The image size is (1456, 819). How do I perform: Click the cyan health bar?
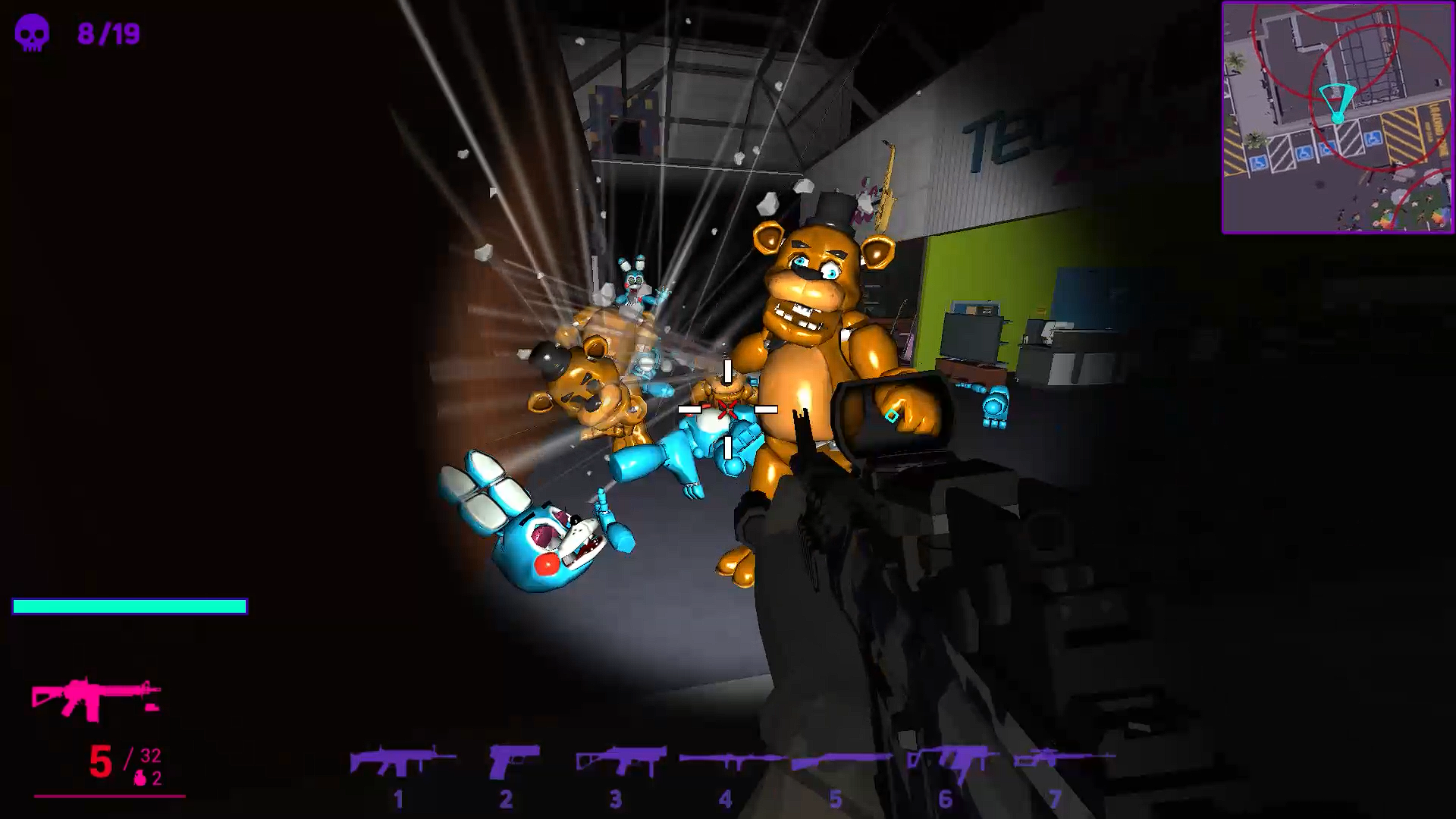point(129,607)
